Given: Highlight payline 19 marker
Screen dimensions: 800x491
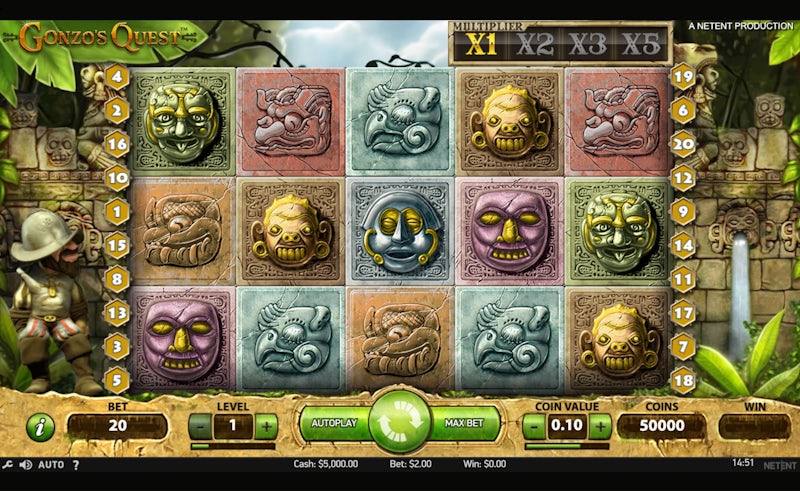Looking at the screenshot, I should pos(683,76).
